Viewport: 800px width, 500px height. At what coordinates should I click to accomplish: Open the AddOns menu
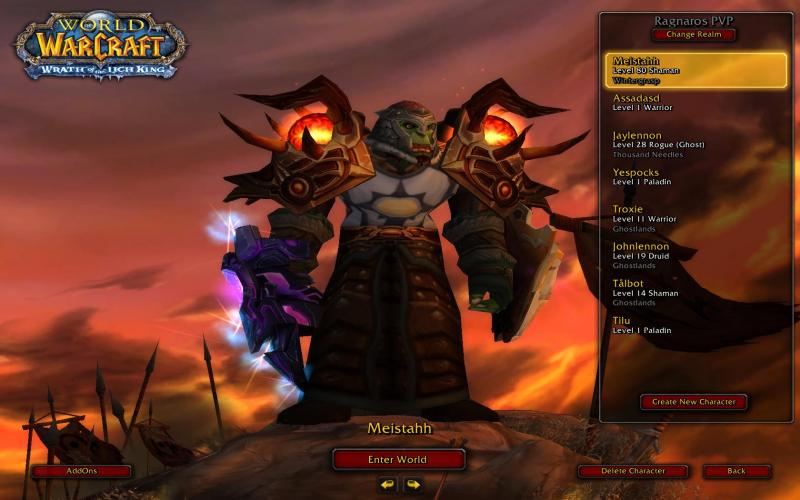(x=81, y=471)
